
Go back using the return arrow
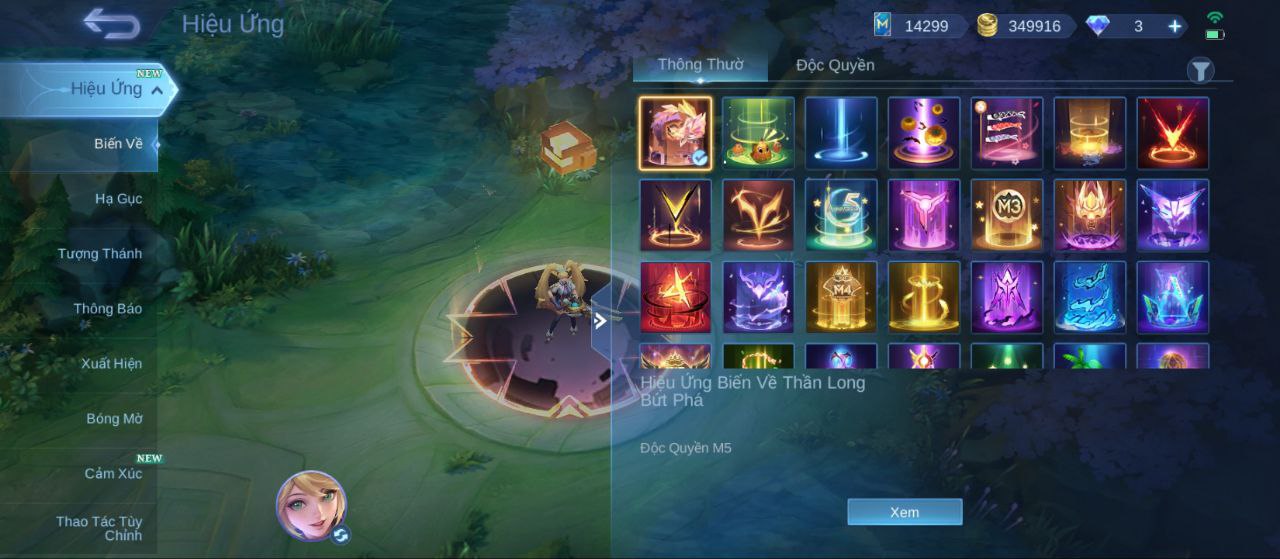[x=111, y=24]
